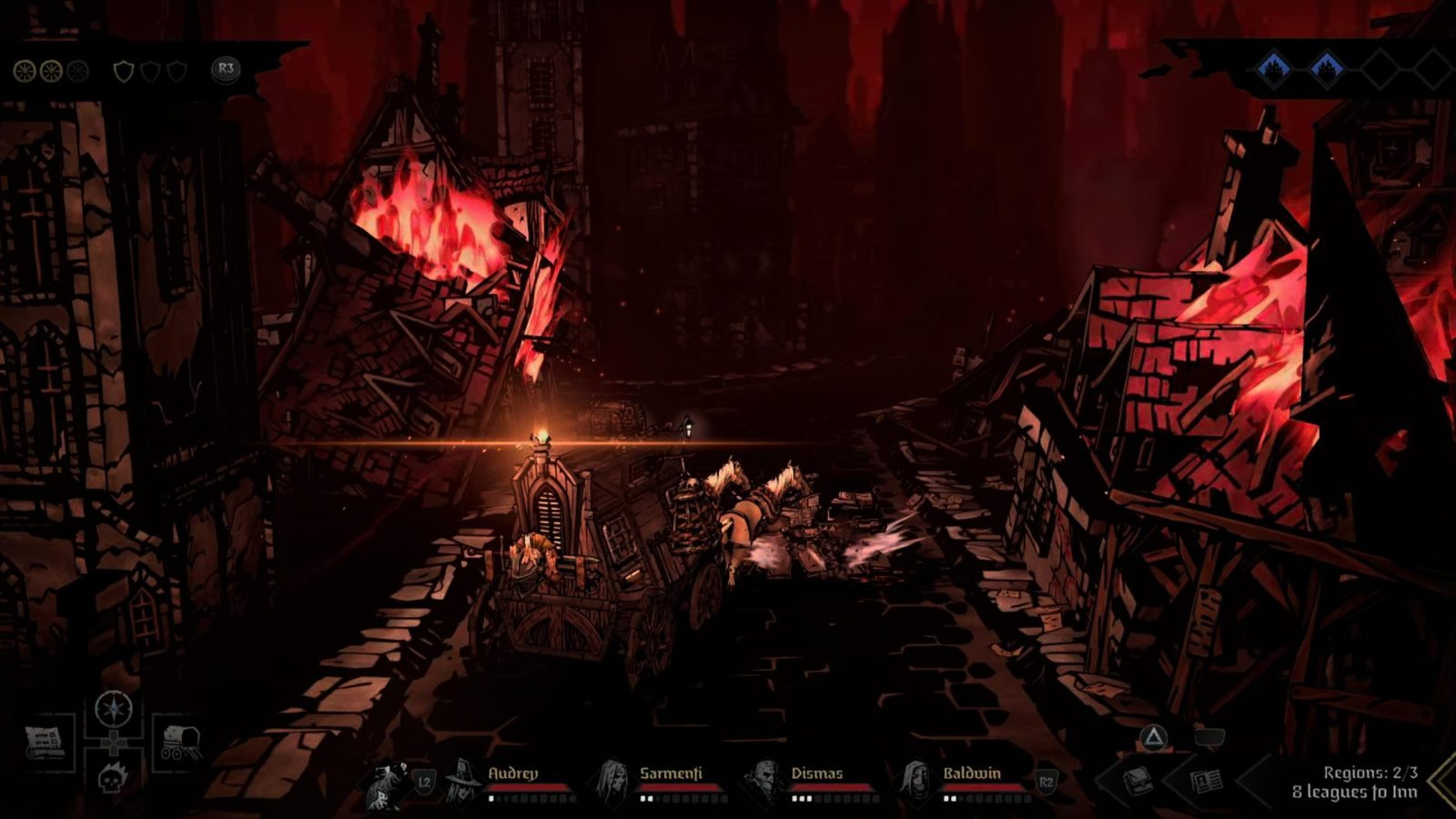Select Baldwin's hero portrait

(915, 782)
